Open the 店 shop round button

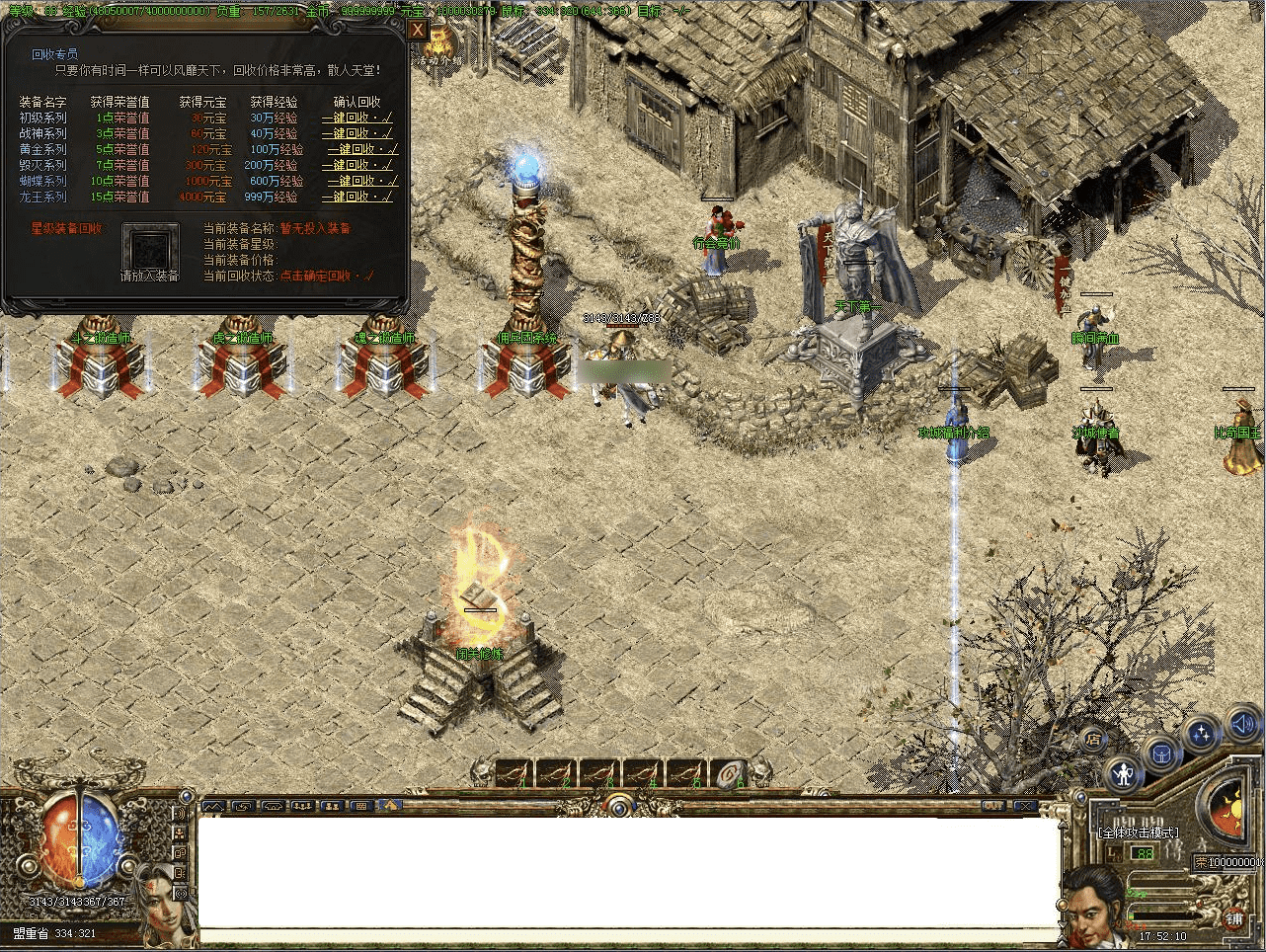(x=1093, y=739)
